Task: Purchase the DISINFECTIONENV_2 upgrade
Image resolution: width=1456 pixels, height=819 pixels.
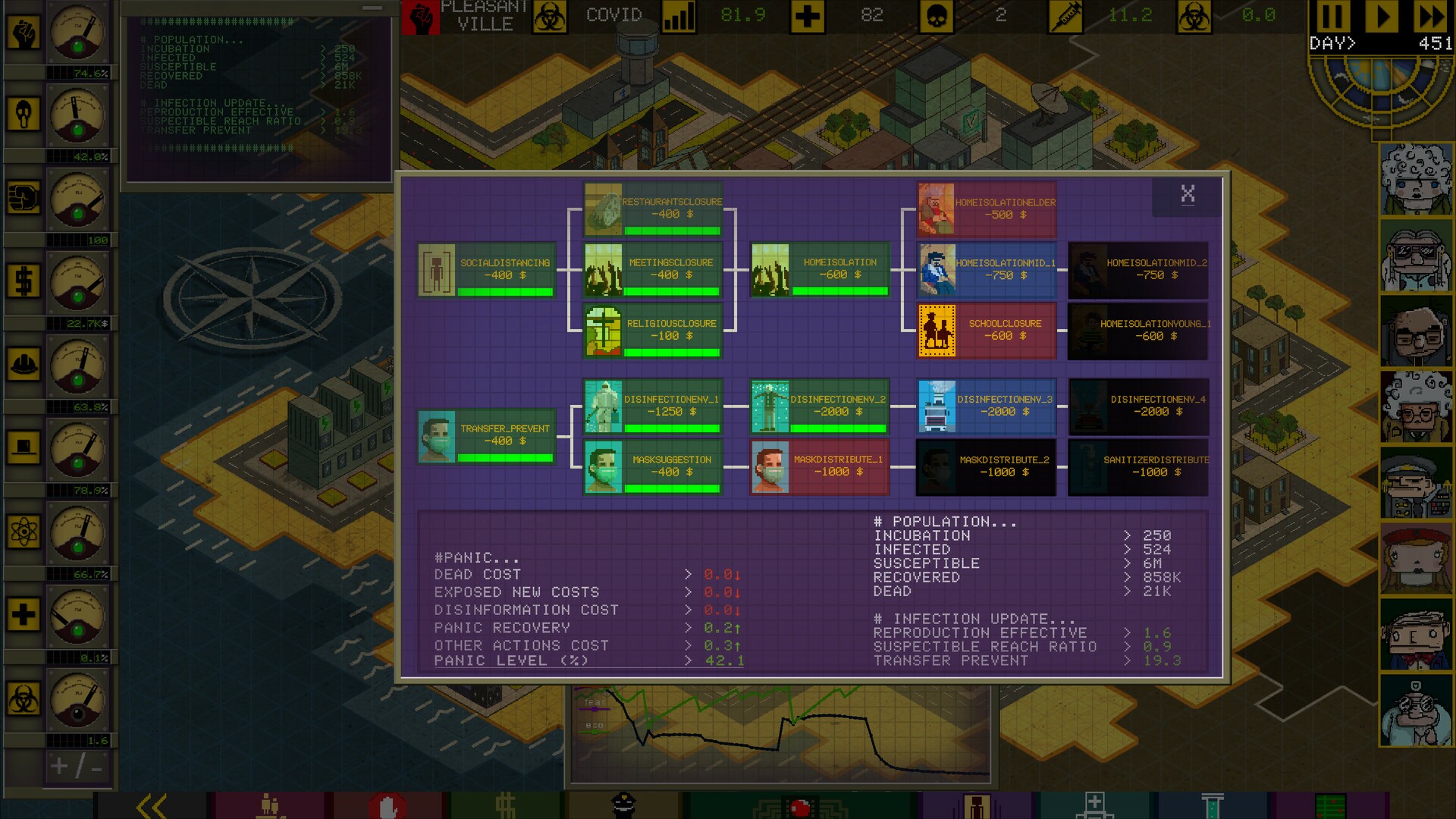Action: (x=820, y=406)
